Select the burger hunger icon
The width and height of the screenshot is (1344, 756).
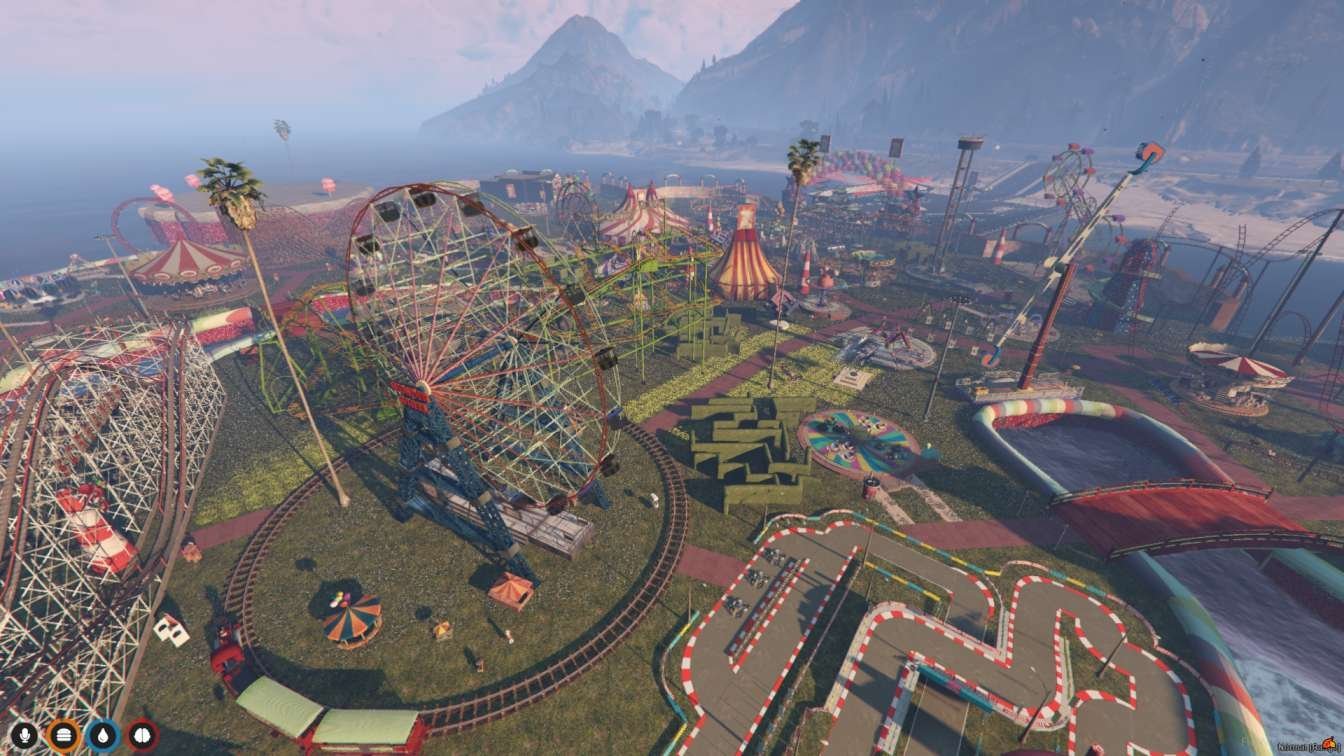pos(63,735)
